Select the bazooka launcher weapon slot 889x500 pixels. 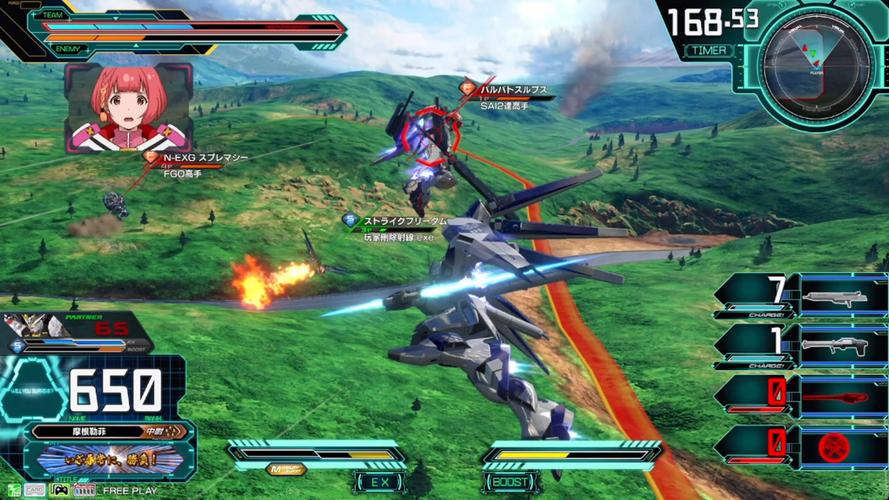[842, 346]
